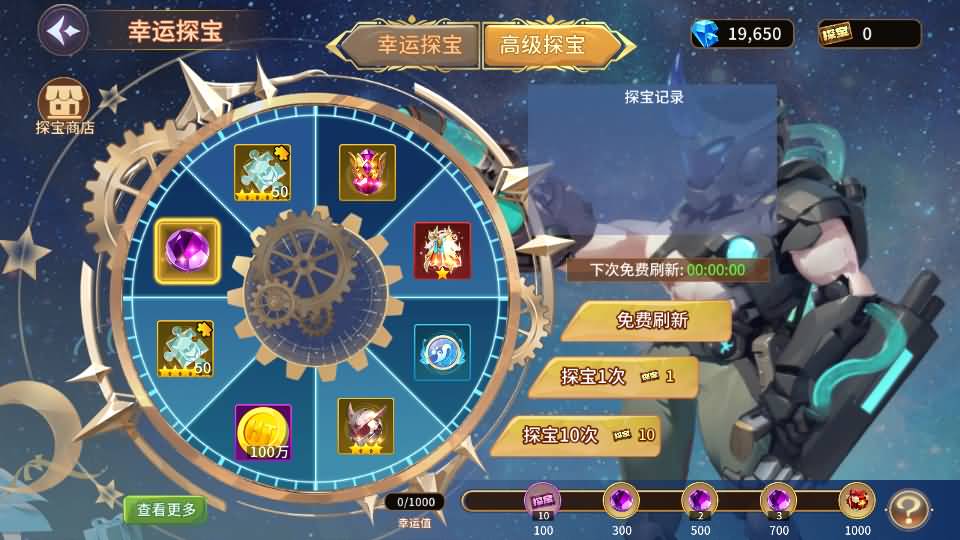Go back using the arrow button
The image size is (960, 540).
62,29
